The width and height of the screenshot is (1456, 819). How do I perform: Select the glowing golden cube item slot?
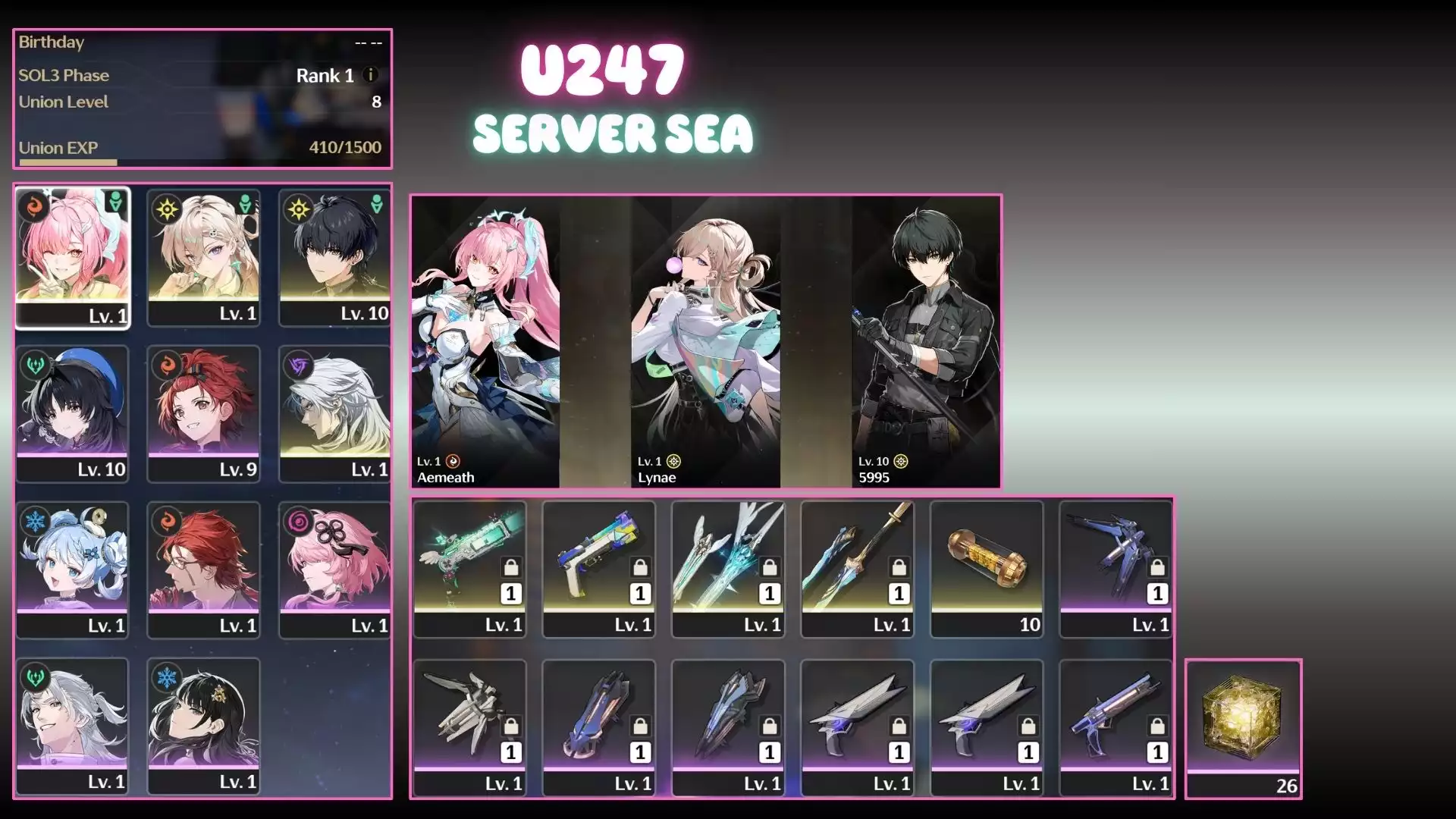(x=1243, y=728)
